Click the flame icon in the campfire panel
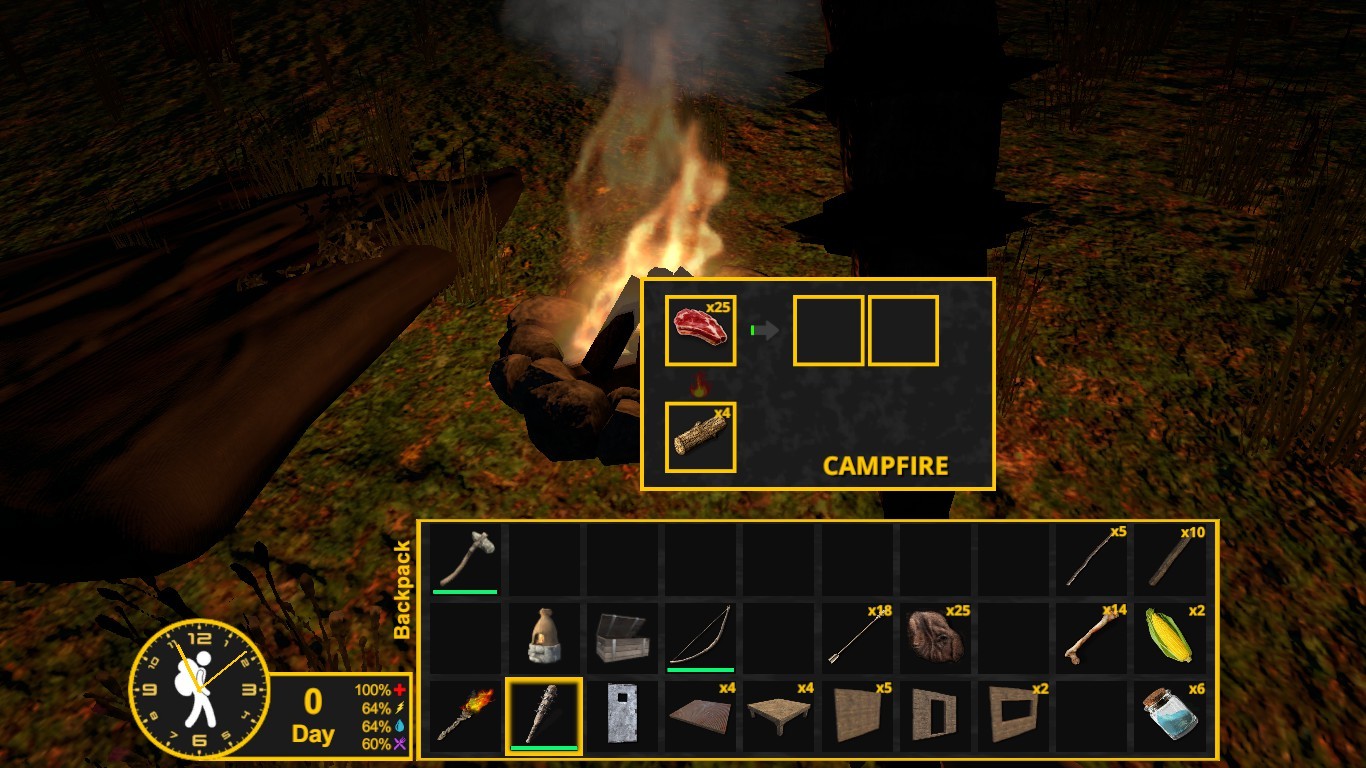This screenshot has height=768, width=1366. pyautogui.click(x=700, y=383)
